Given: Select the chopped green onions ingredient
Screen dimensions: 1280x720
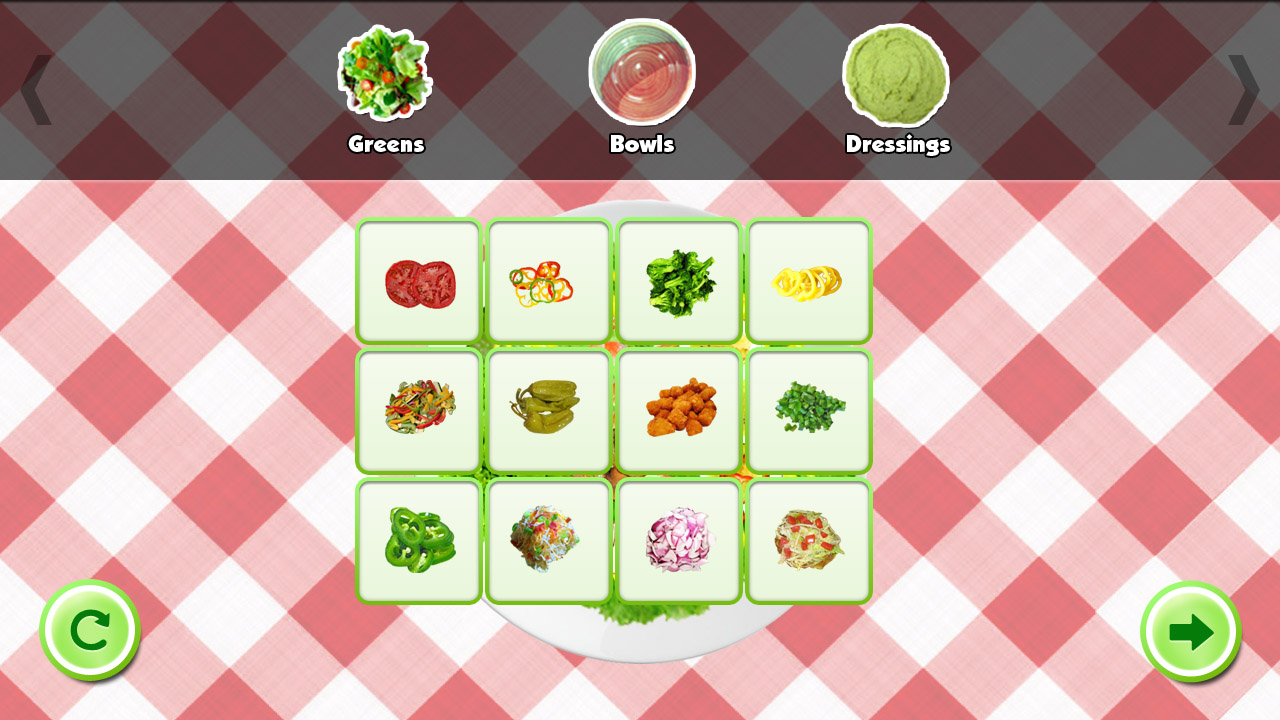Looking at the screenshot, I should [809, 411].
